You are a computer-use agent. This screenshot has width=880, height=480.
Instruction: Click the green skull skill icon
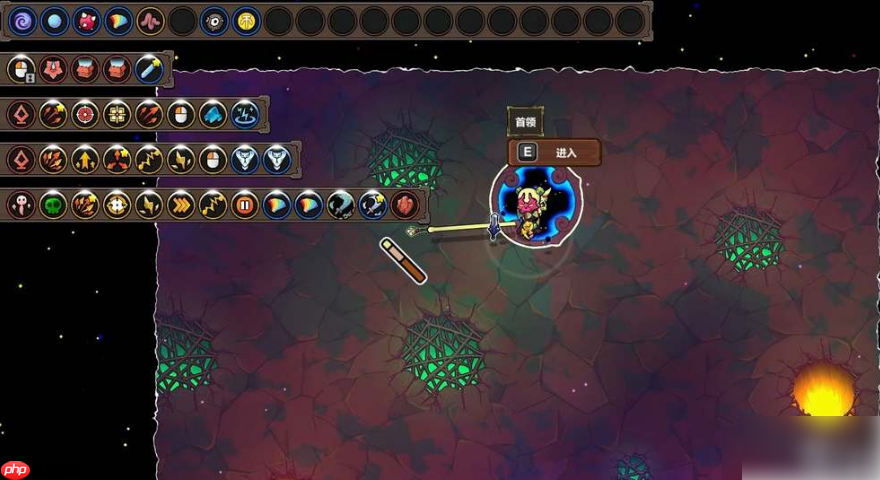pyautogui.click(x=53, y=205)
